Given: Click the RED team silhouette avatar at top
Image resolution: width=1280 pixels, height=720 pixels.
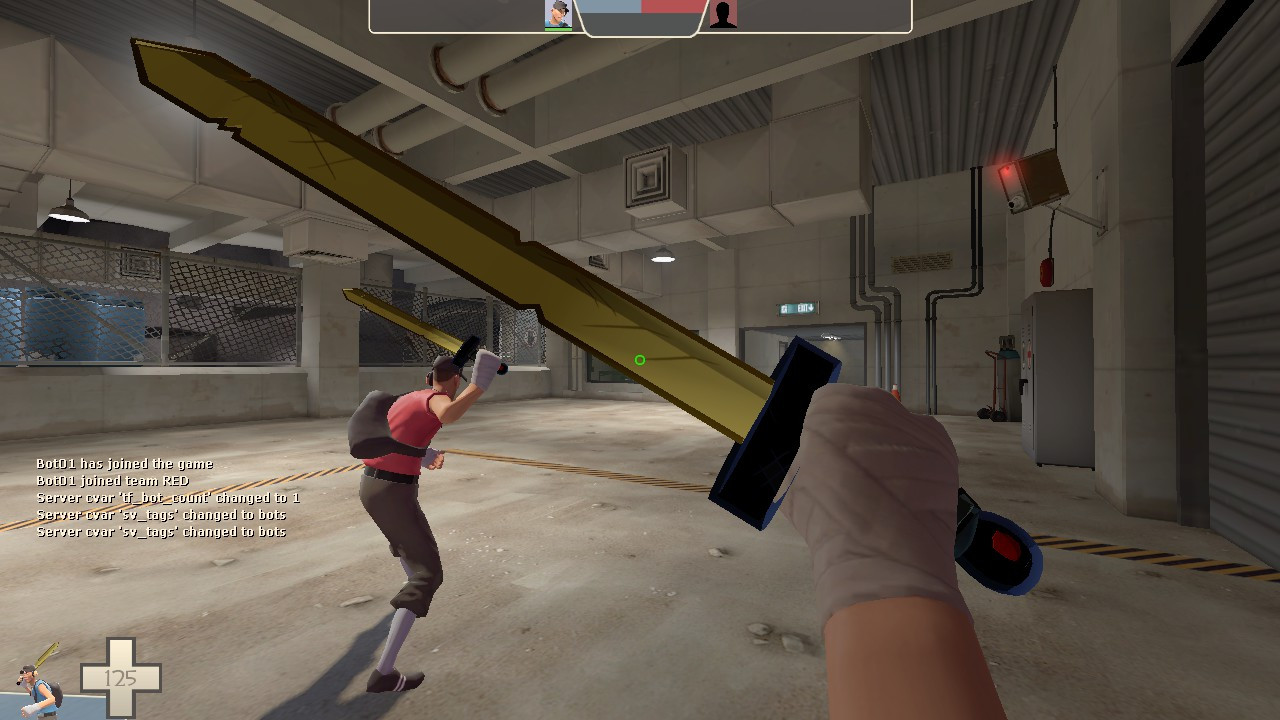Looking at the screenshot, I should (723, 16).
